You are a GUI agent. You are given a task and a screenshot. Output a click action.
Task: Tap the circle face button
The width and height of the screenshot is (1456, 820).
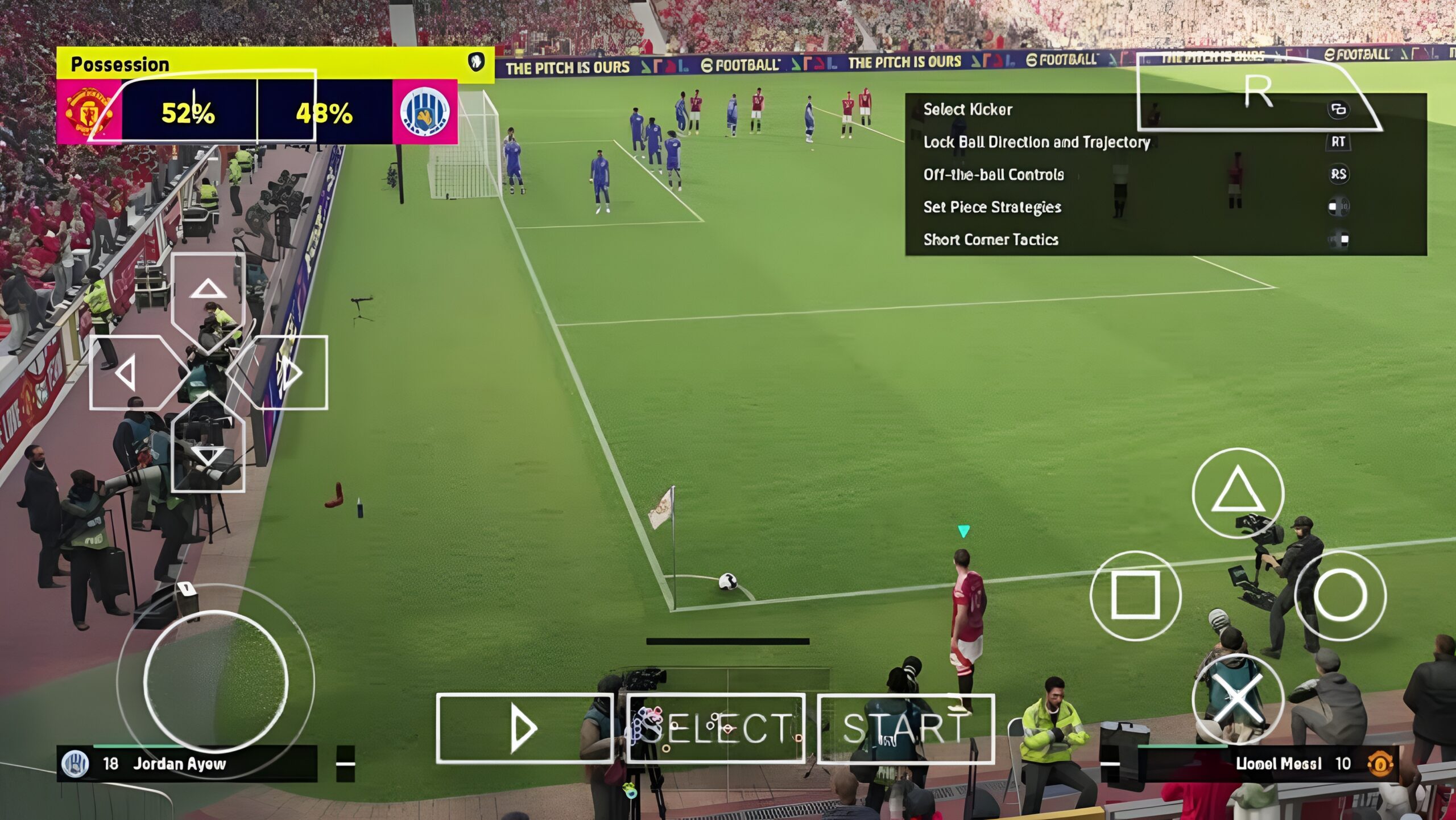click(x=1340, y=595)
